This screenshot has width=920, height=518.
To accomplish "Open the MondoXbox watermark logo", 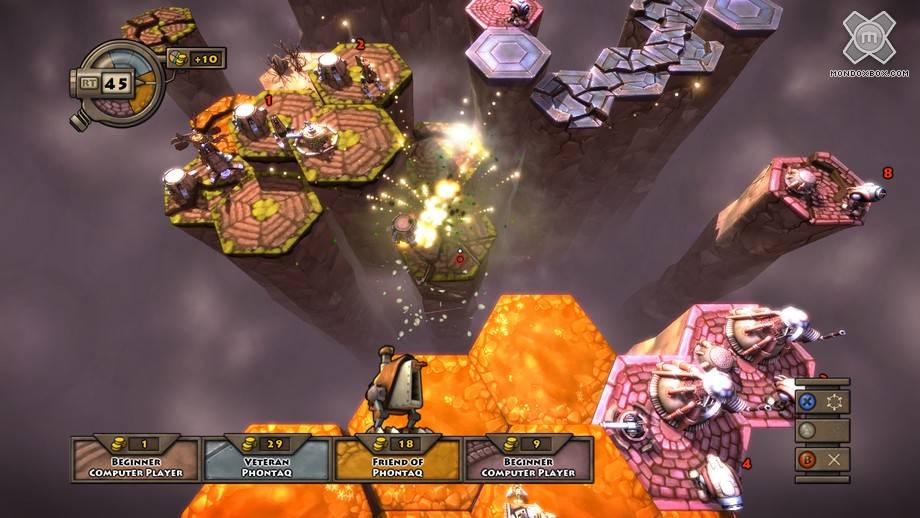I will (x=868, y=42).
